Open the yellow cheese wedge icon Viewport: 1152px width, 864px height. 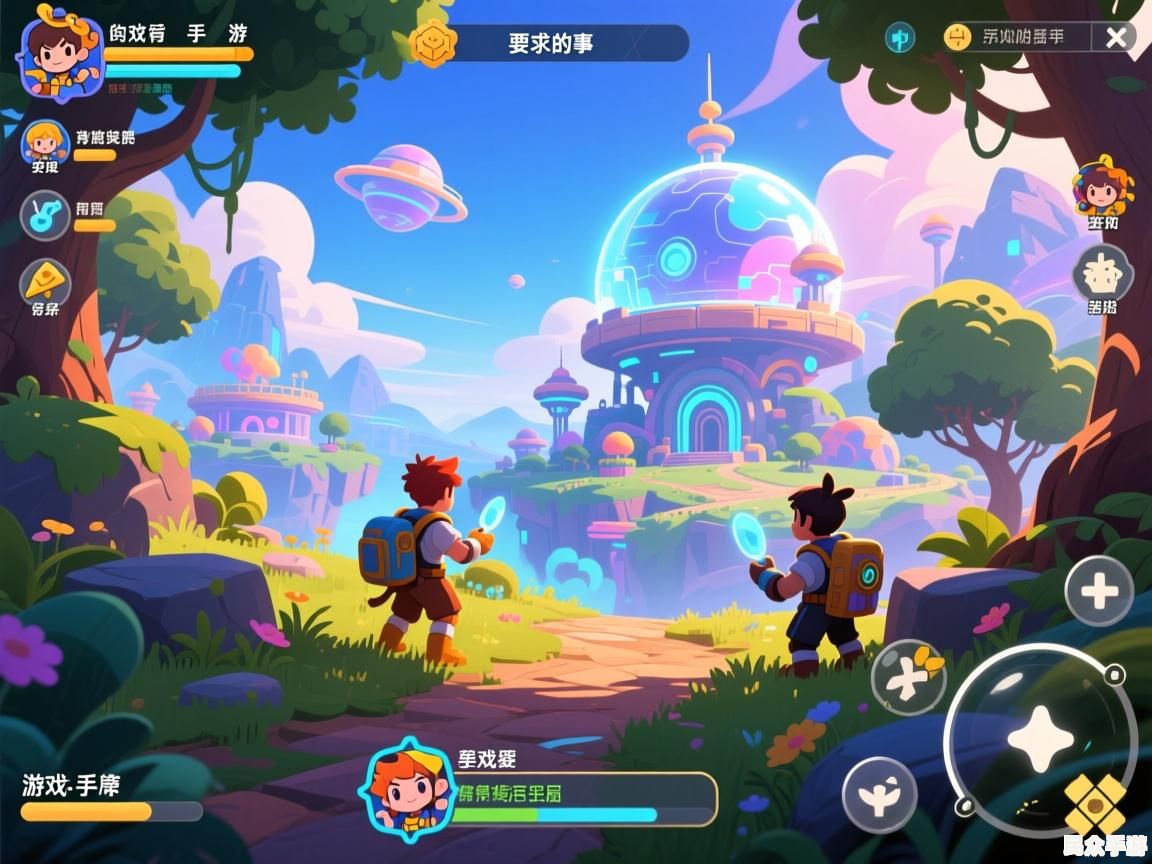pyautogui.click(x=45, y=282)
